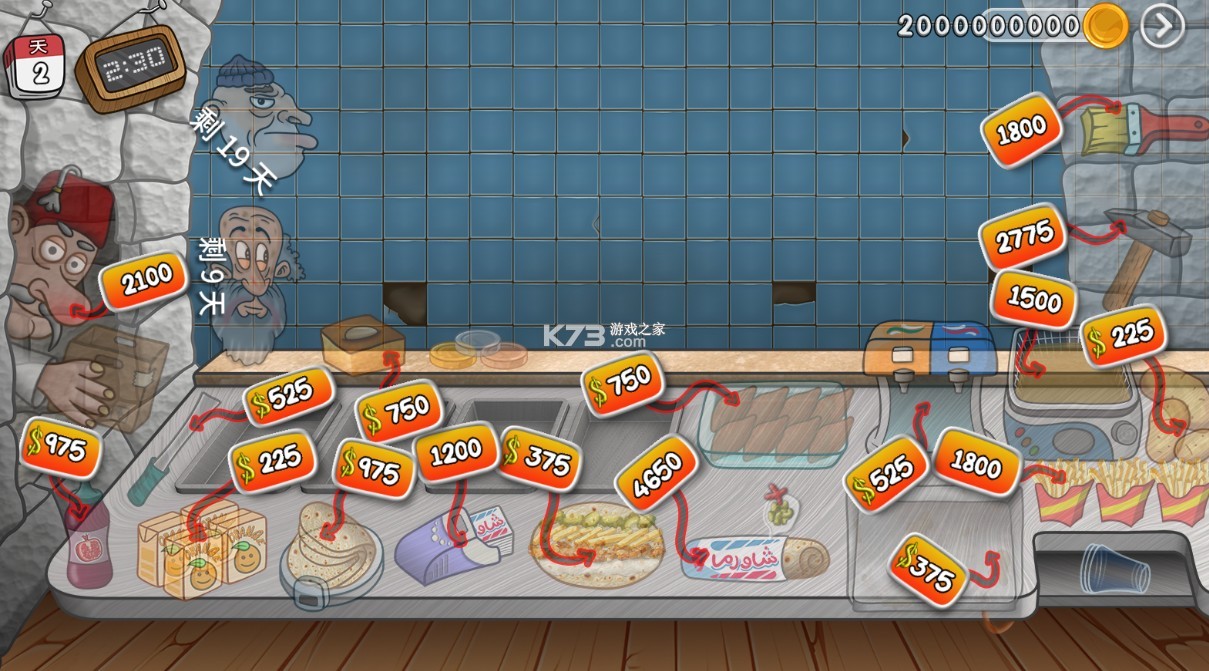The width and height of the screenshot is (1209, 671).
Task: Buy the $375 plastic cups upgrade
Action: [x=927, y=569]
